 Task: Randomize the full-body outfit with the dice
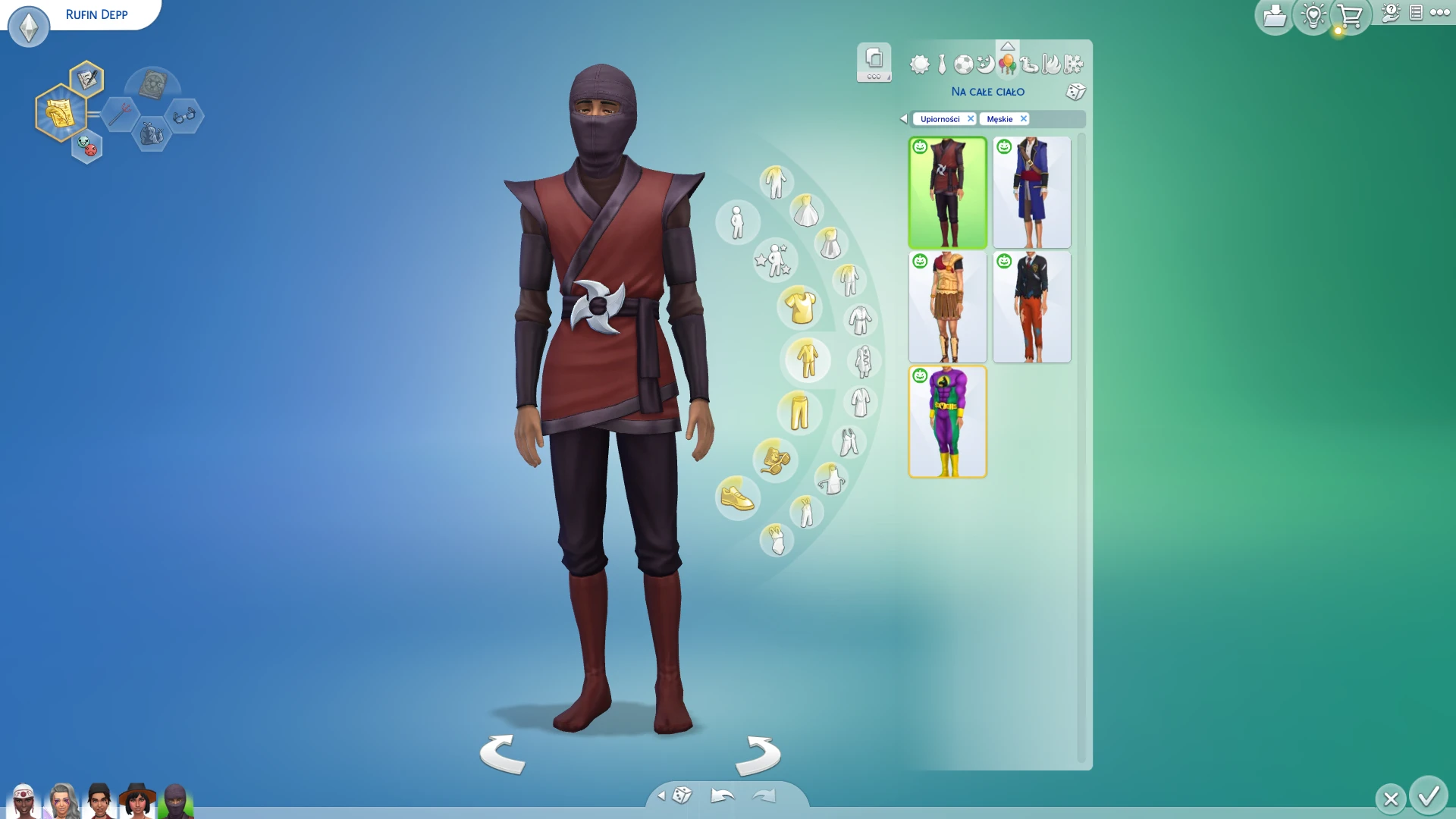(x=1076, y=92)
